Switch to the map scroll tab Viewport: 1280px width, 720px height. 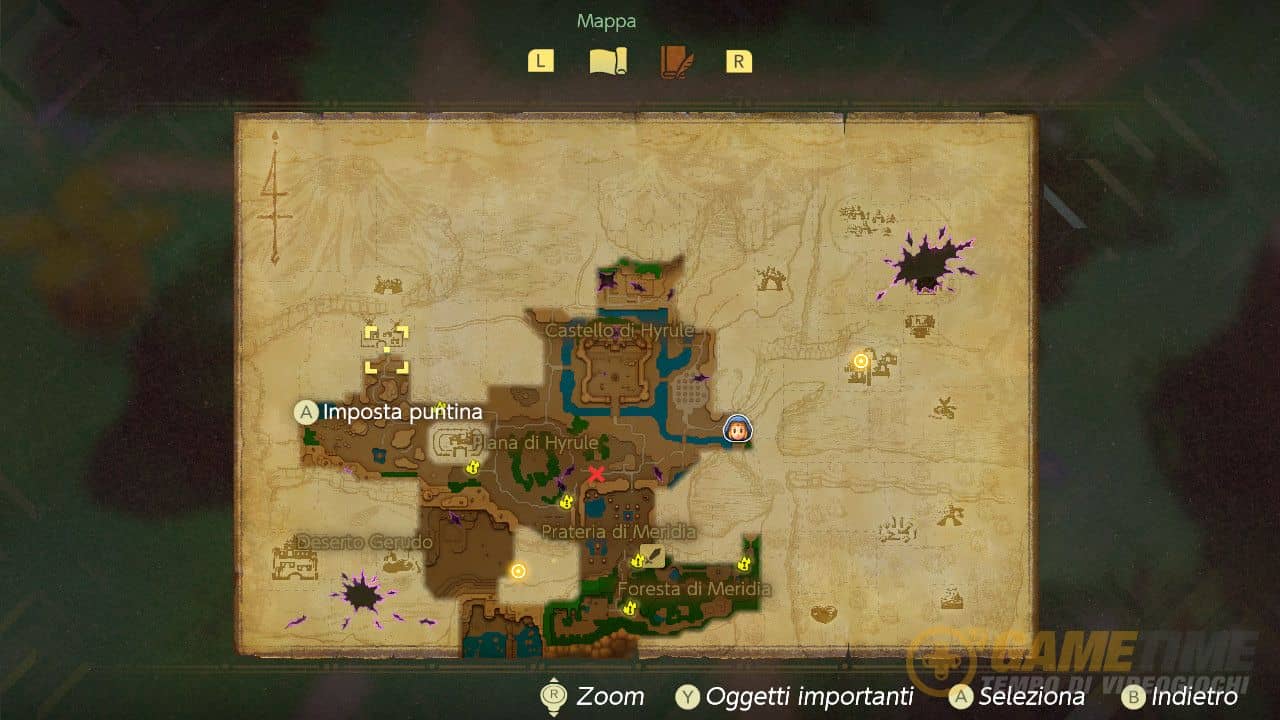coord(607,61)
